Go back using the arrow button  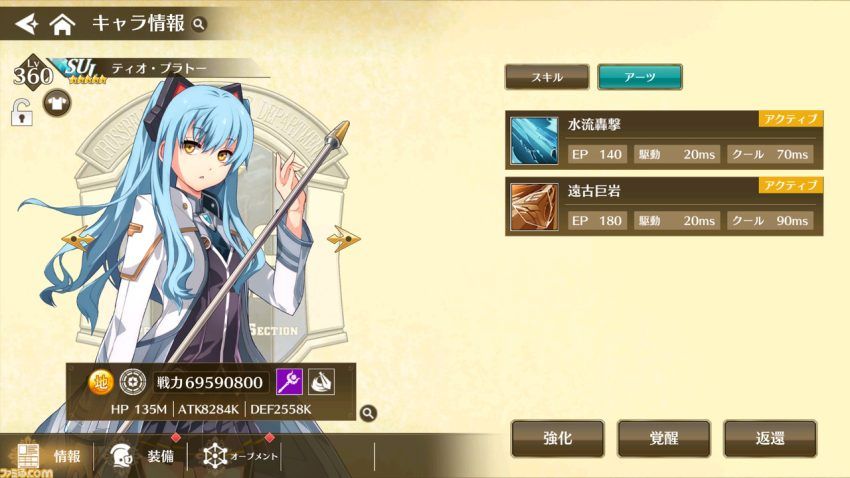pyautogui.click(x=25, y=22)
